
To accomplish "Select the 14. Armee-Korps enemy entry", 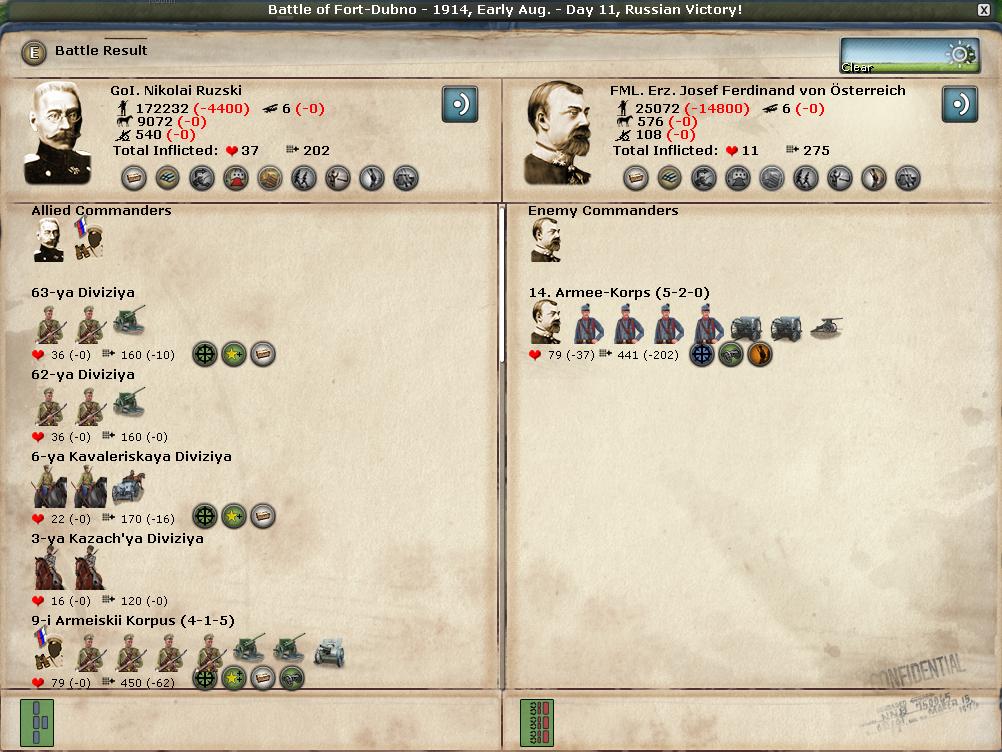I will coord(619,293).
